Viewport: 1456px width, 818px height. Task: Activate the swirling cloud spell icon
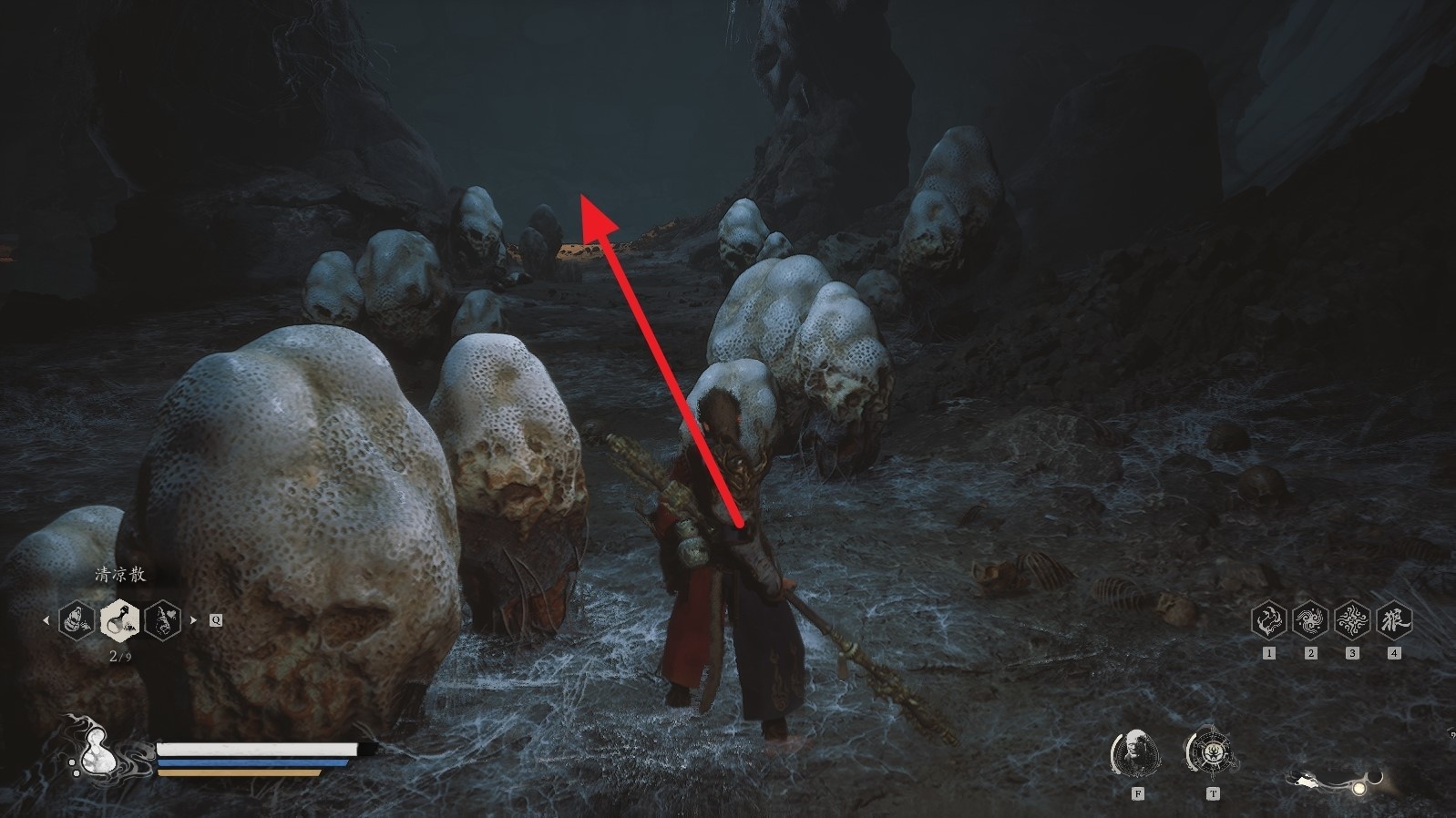pos(1310,620)
